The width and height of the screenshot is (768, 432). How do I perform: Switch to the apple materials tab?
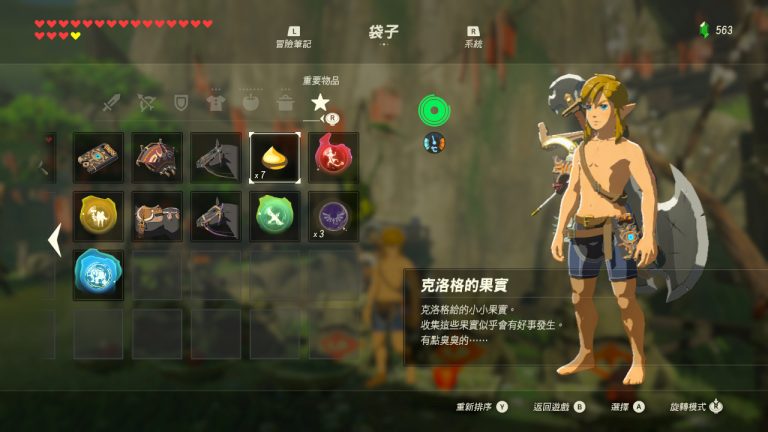point(250,102)
